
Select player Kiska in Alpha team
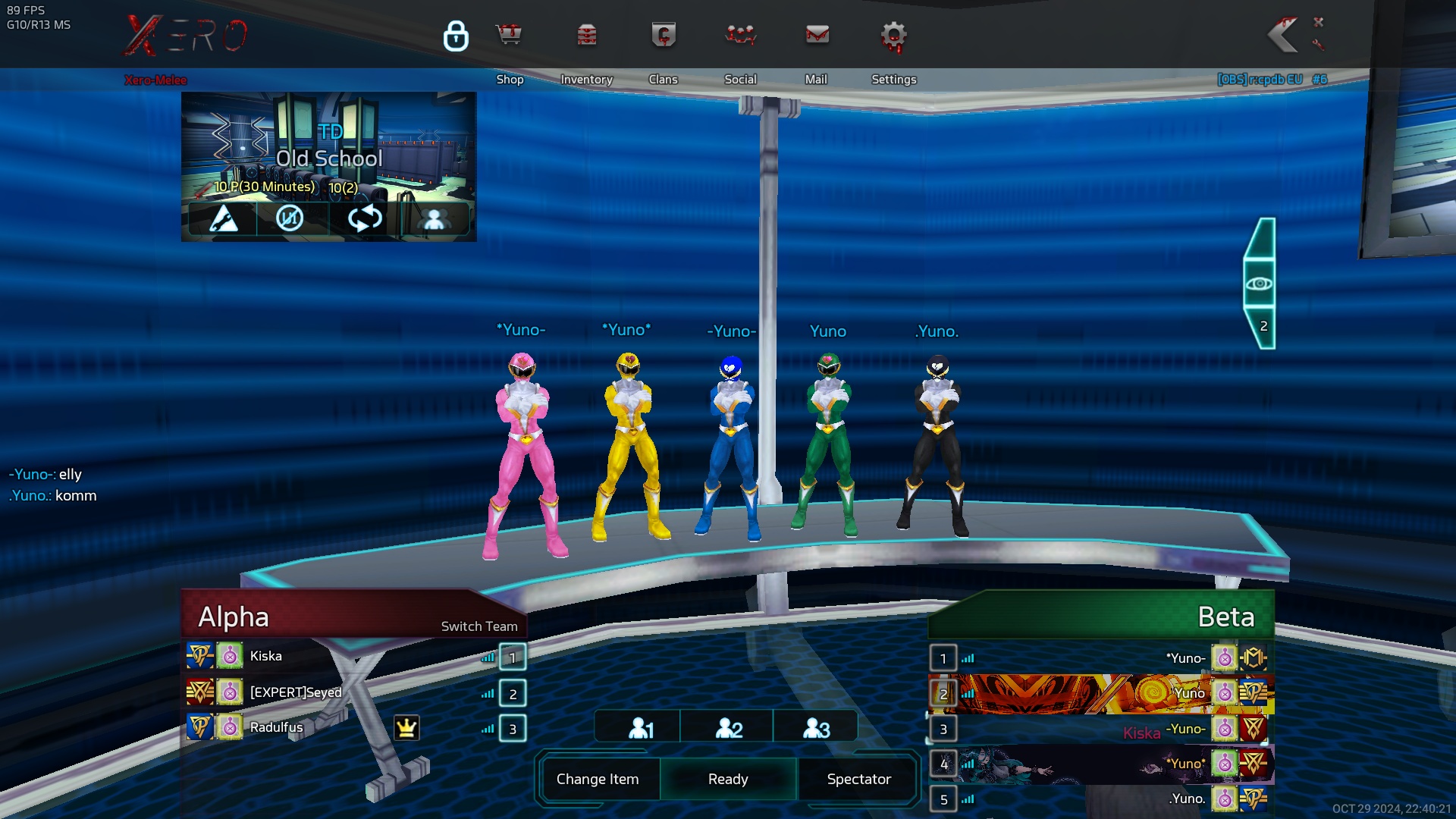266,656
